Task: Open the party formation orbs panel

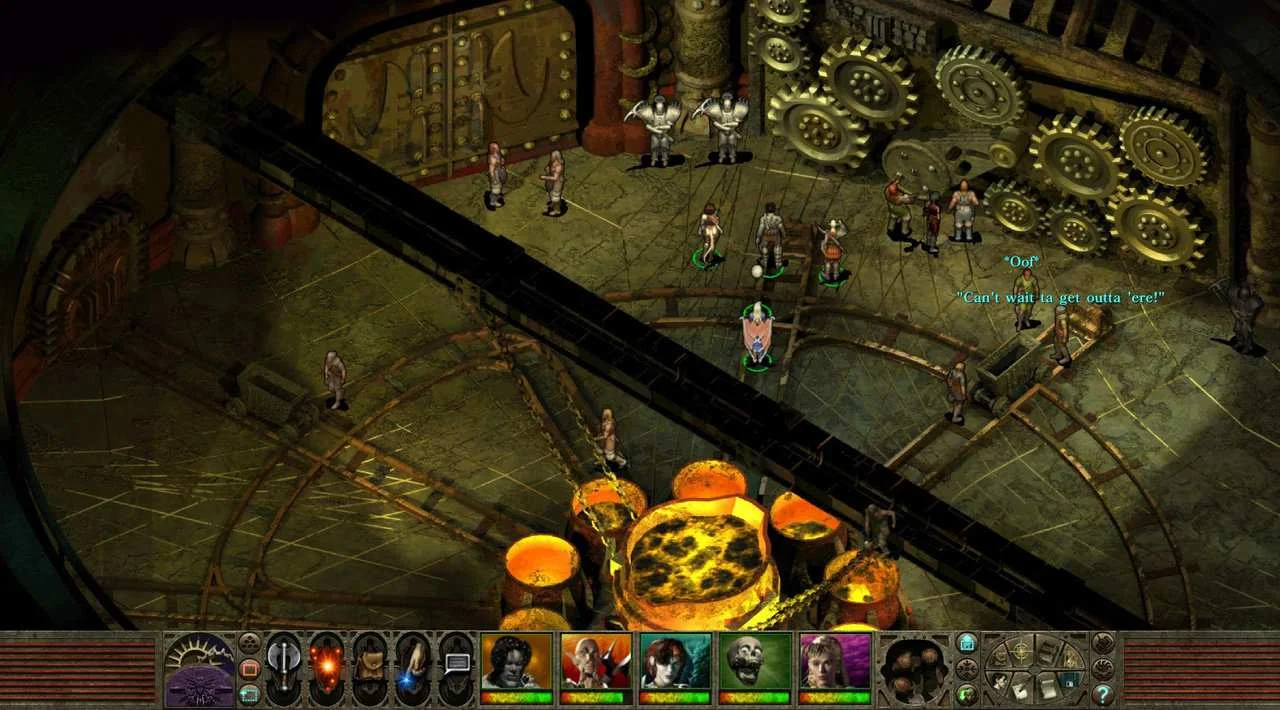Action: 913,668
